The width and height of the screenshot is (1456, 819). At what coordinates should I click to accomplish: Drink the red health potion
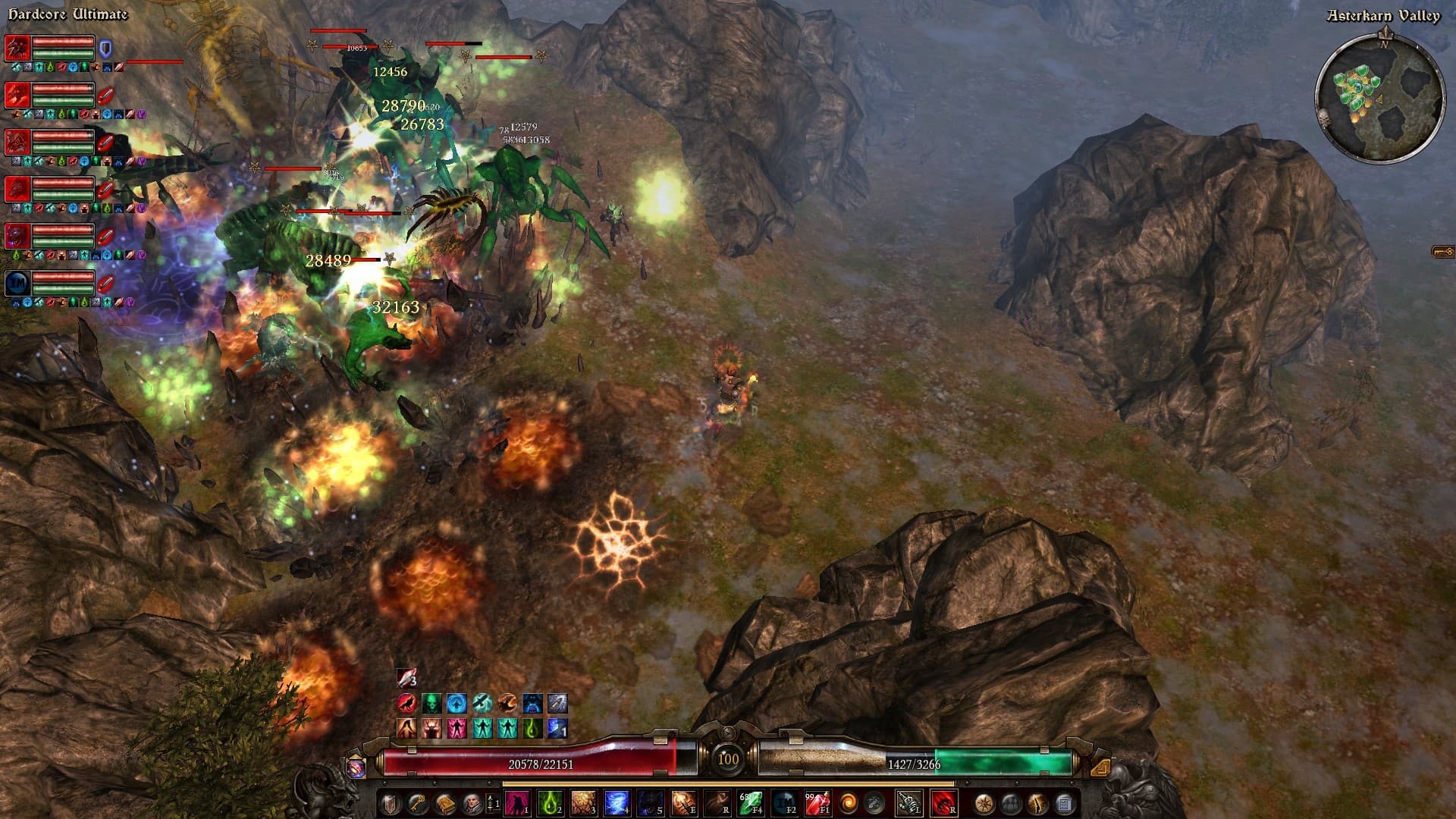click(816, 803)
